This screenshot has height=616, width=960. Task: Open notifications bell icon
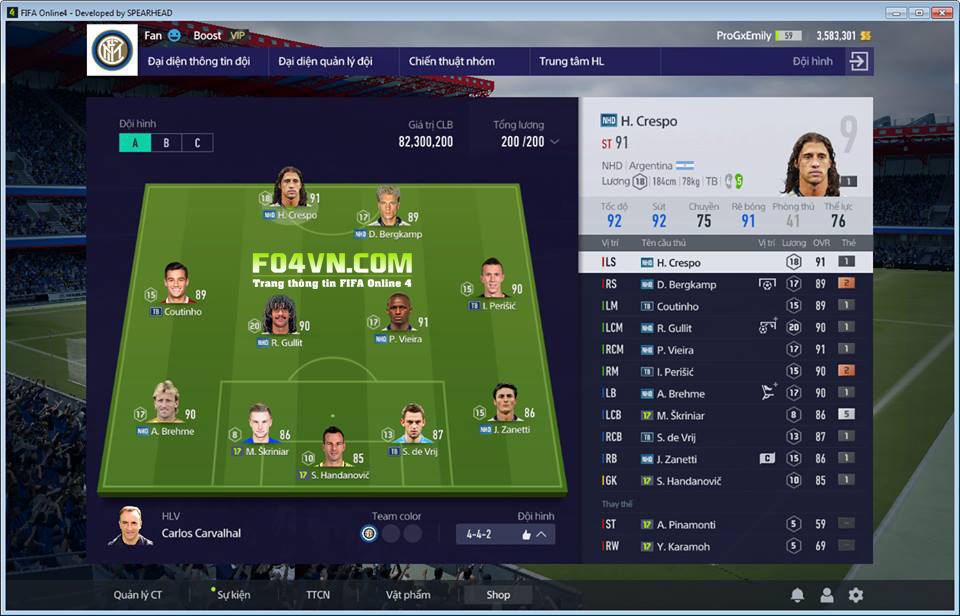pyautogui.click(x=797, y=595)
